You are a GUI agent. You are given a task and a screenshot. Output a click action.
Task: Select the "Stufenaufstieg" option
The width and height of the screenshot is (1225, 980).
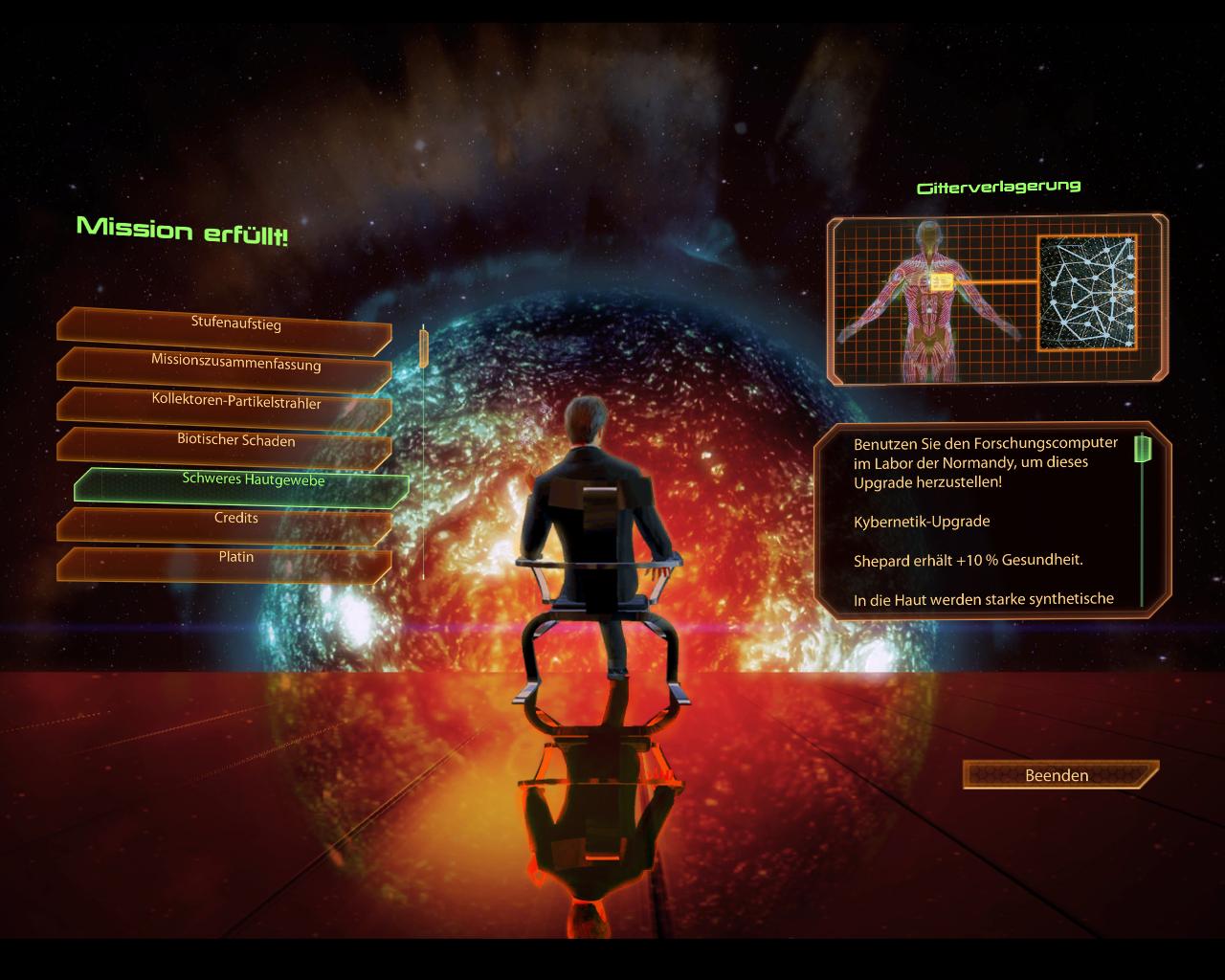(235, 324)
